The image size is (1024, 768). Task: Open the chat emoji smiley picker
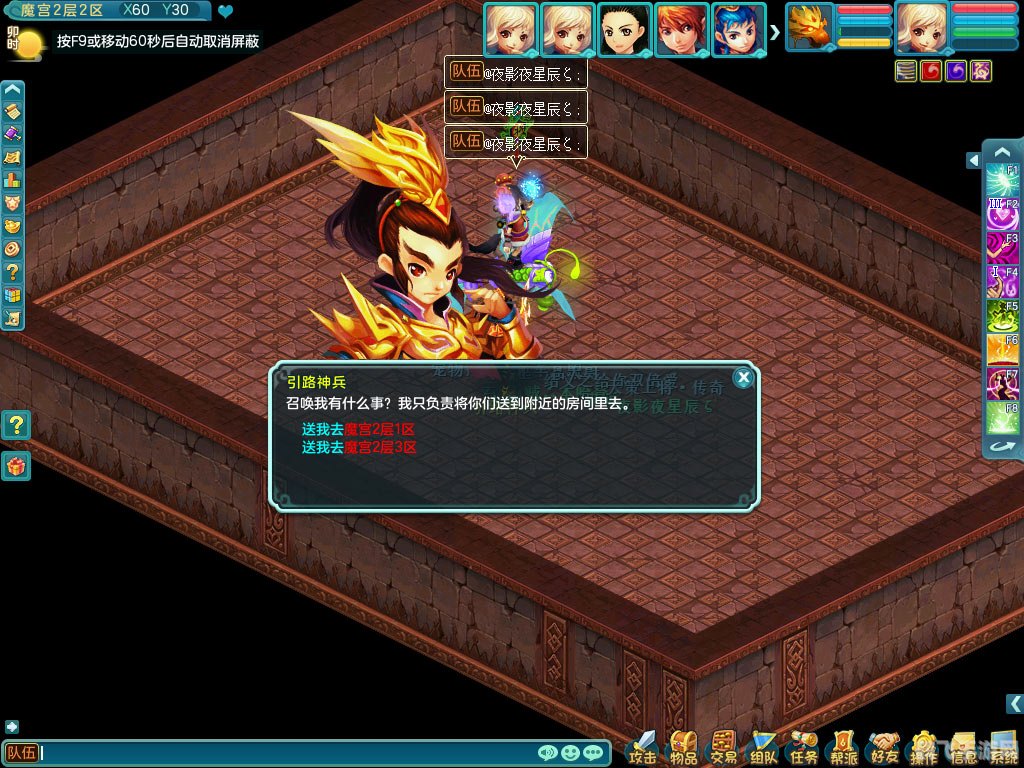pos(571,753)
